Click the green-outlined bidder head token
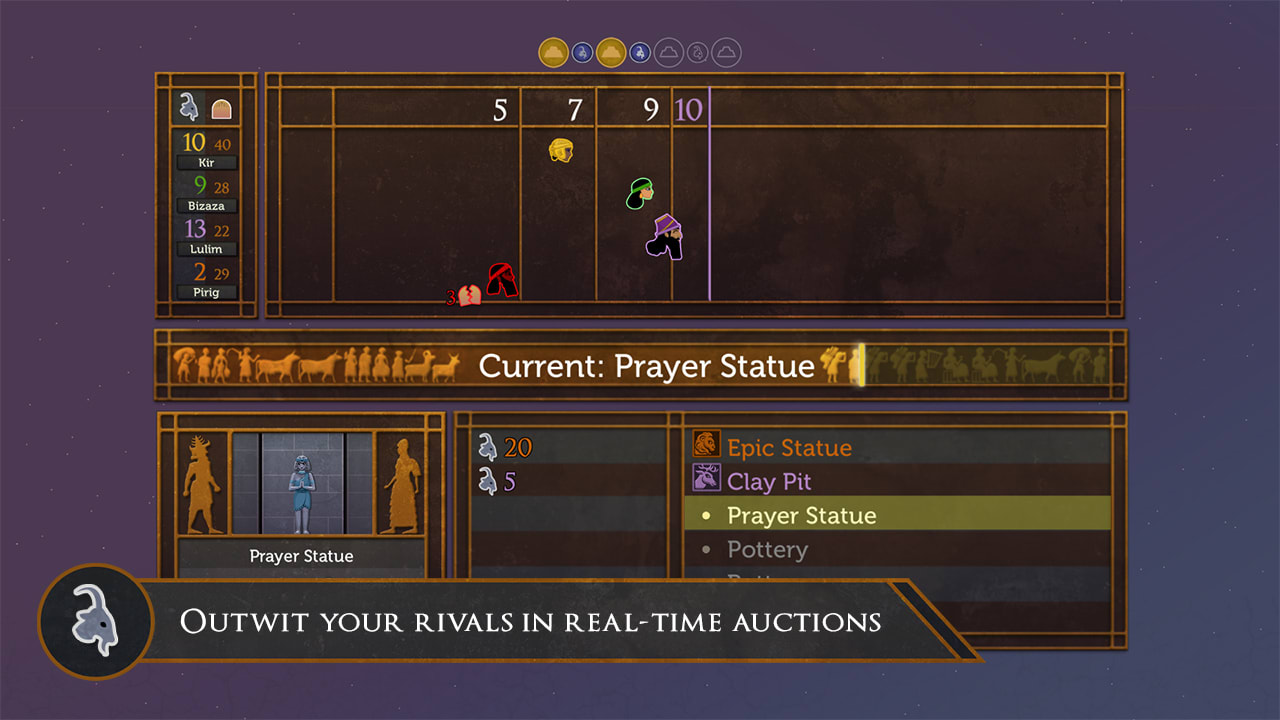The width and height of the screenshot is (1280, 720). [640, 193]
